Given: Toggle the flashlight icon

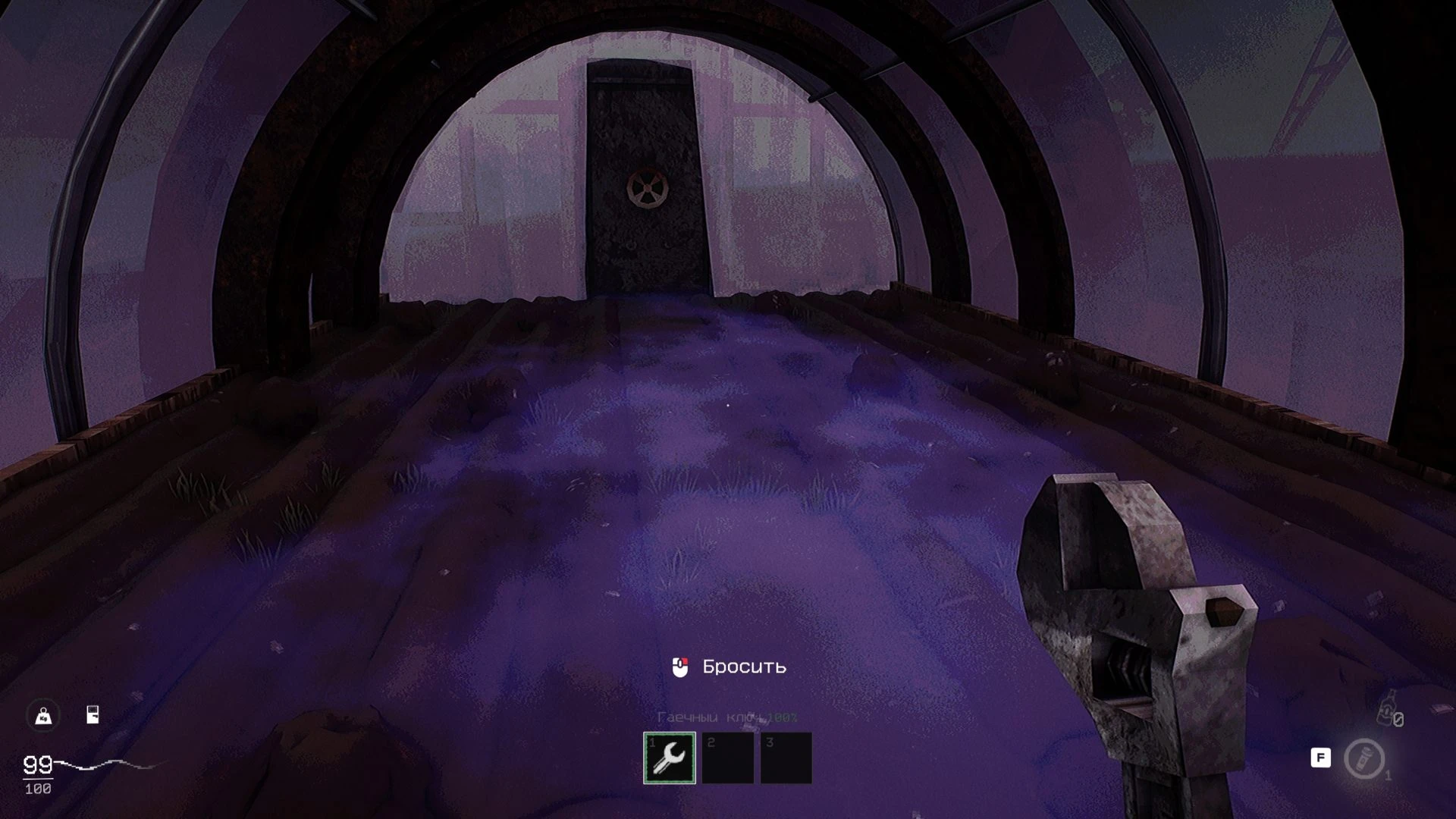Looking at the screenshot, I should 1363,758.
